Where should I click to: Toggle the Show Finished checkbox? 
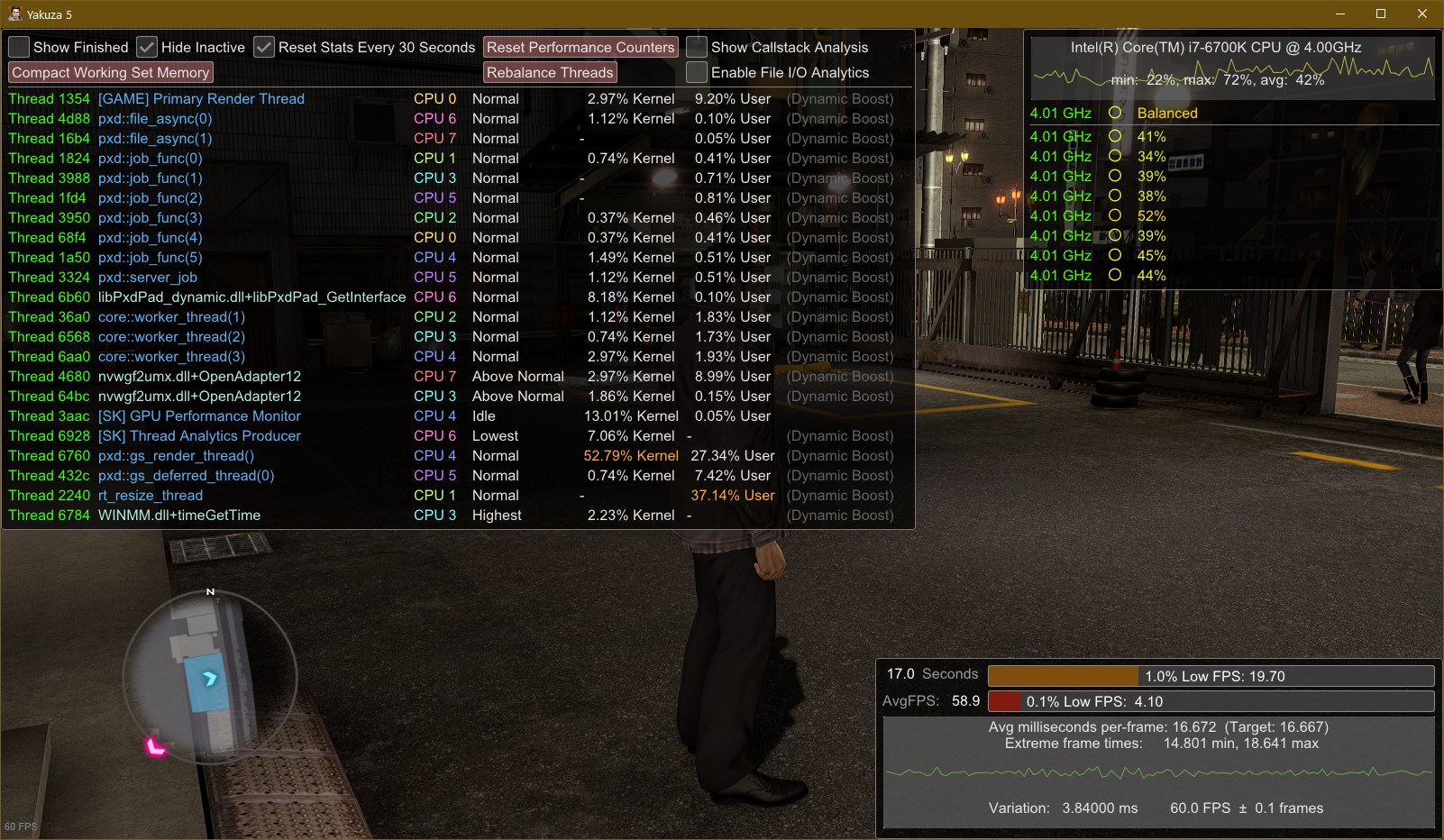coord(19,47)
